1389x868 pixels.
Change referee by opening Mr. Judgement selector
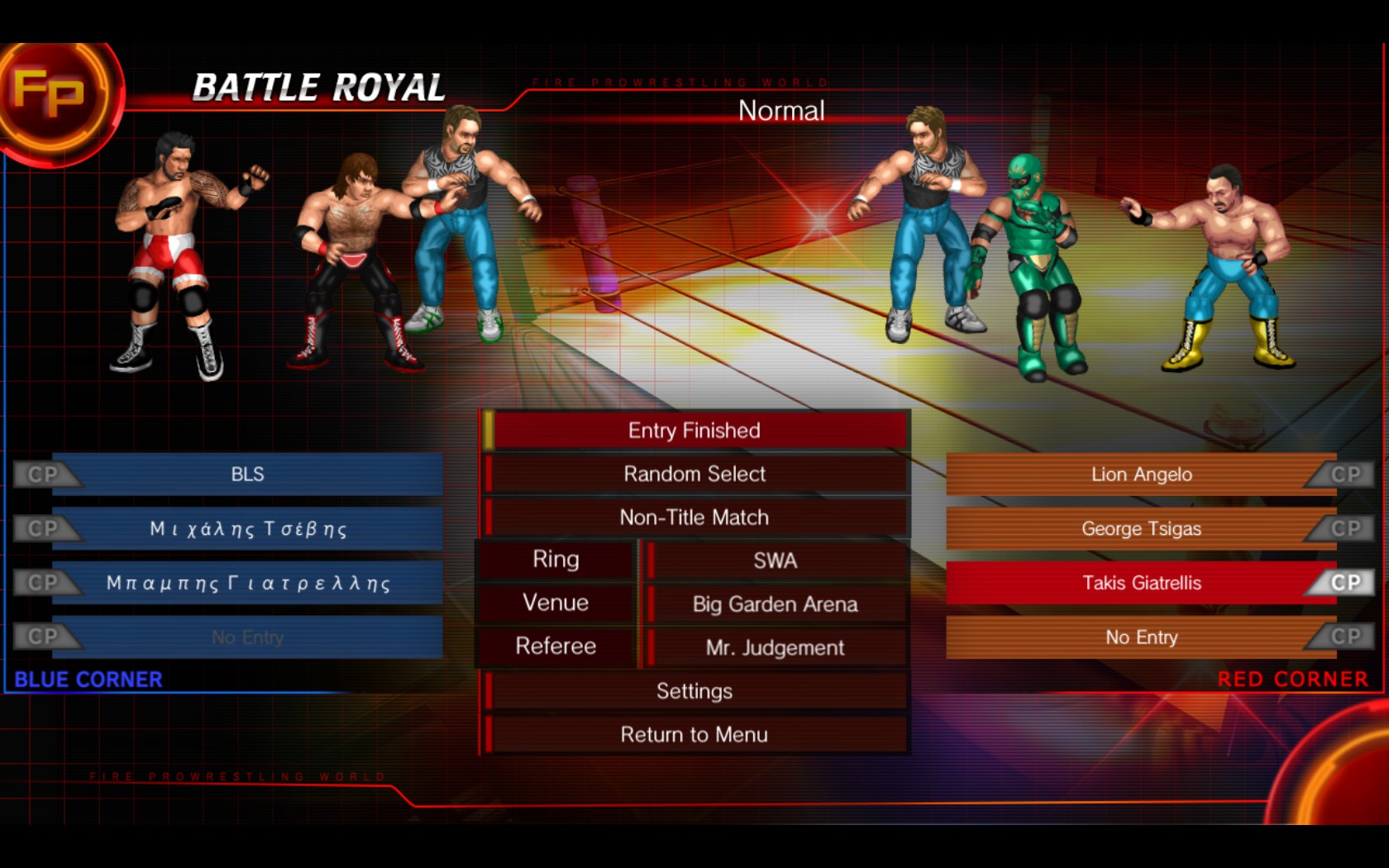click(x=774, y=647)
